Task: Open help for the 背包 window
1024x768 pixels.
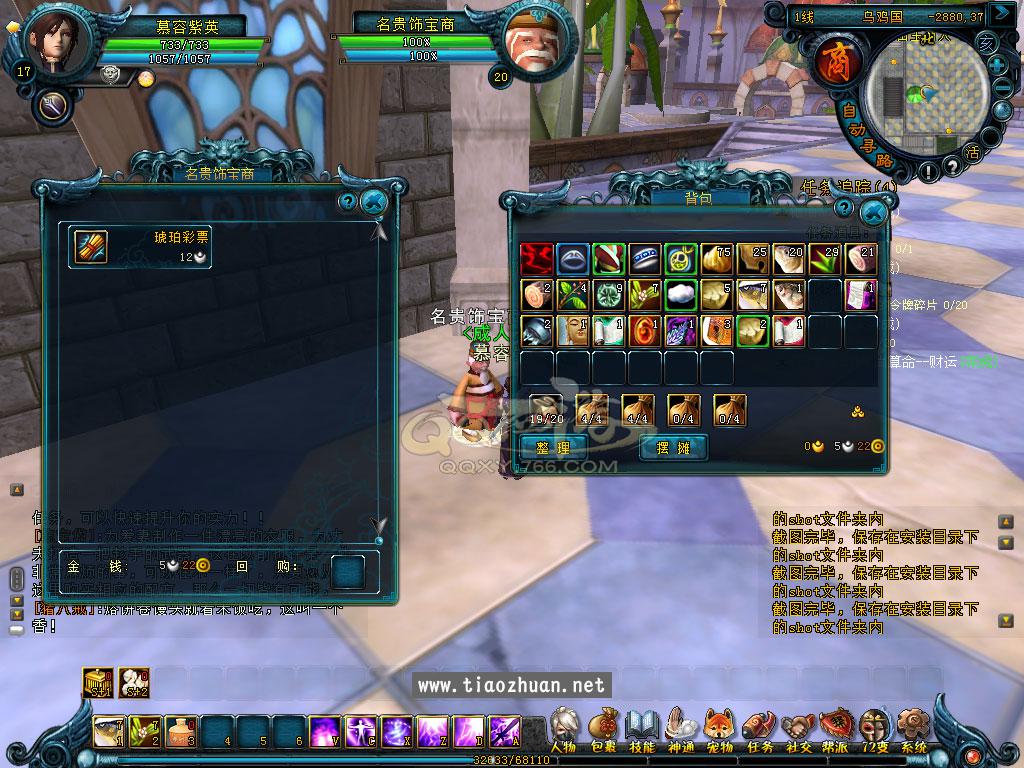Action: tap(845, 206)
